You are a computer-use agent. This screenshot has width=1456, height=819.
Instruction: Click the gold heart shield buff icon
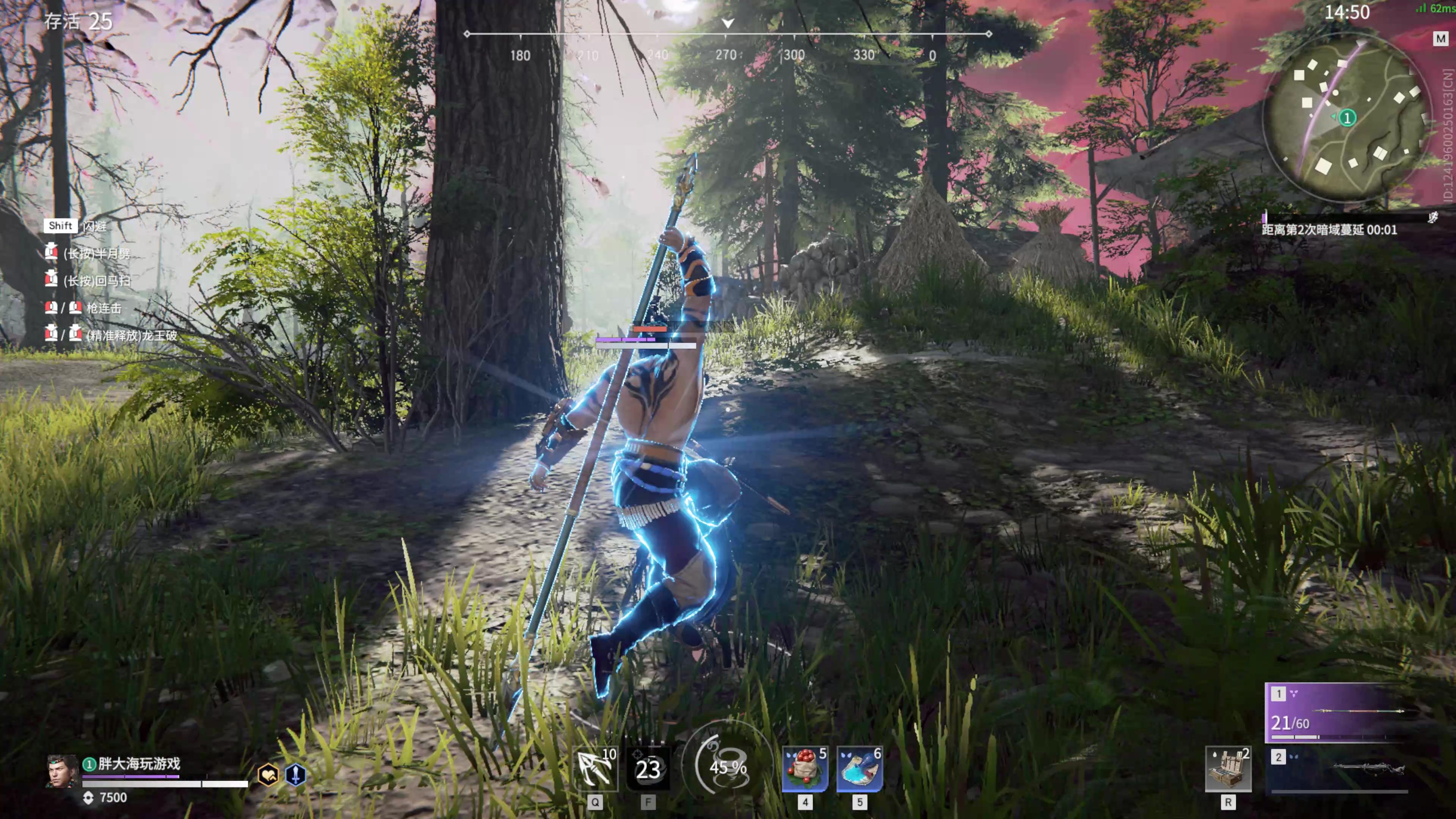pyautogui.click(x=268, y=775)
